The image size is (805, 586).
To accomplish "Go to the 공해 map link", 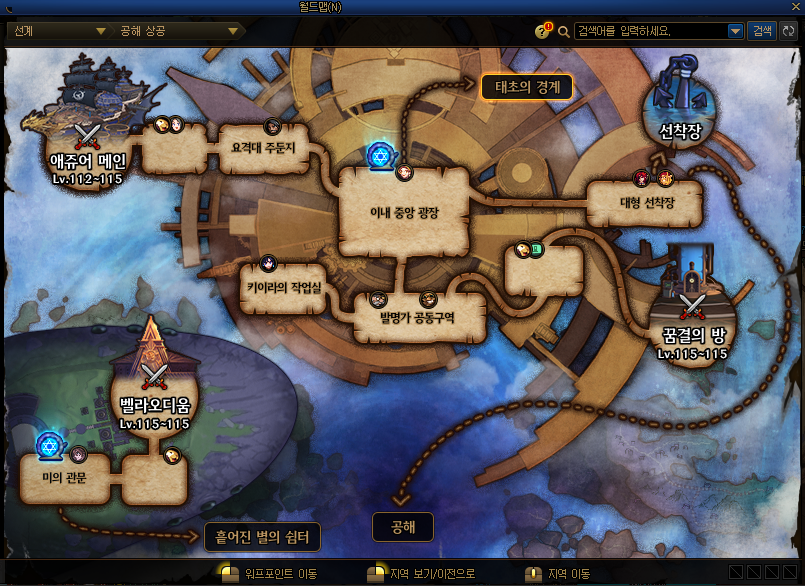I will coord(403,526).
